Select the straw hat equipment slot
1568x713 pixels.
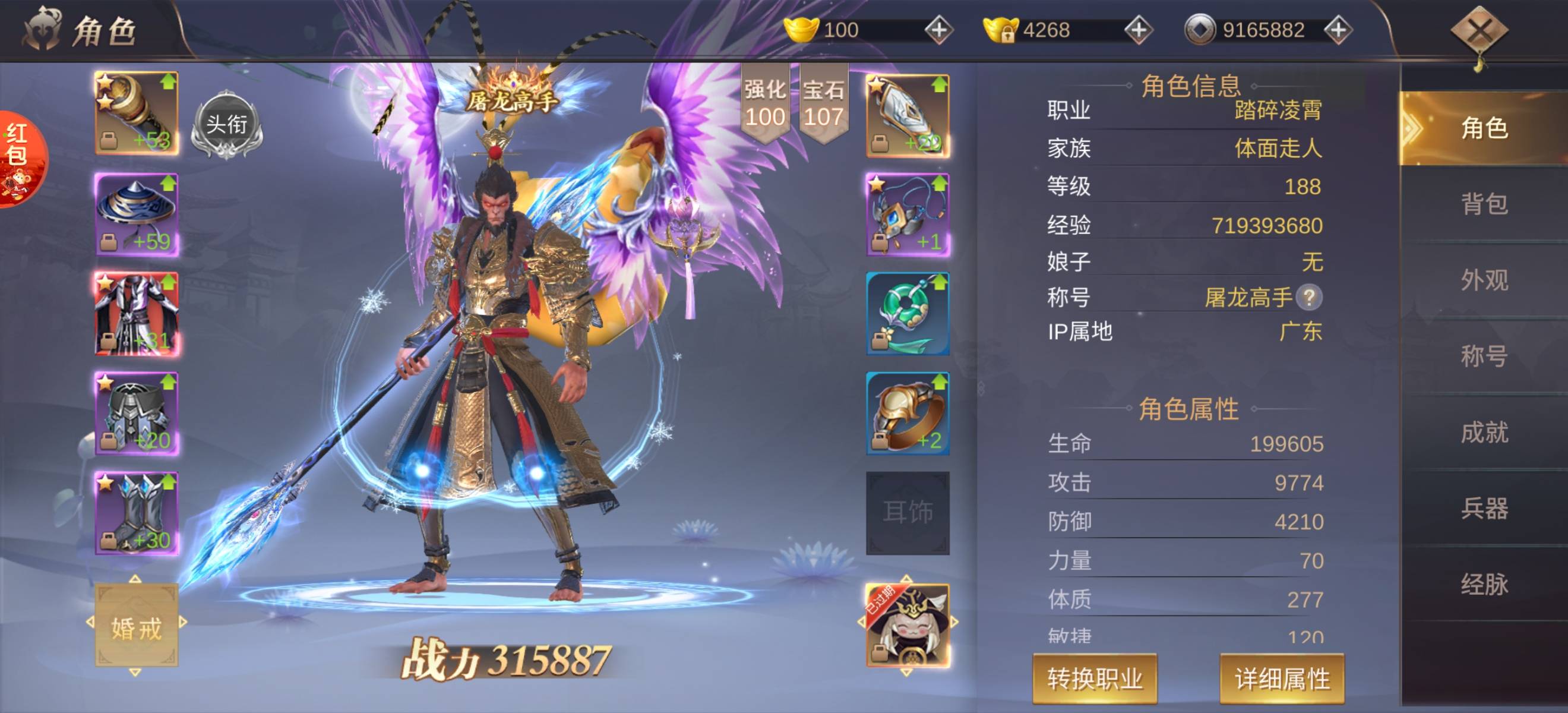click(137, 214)
